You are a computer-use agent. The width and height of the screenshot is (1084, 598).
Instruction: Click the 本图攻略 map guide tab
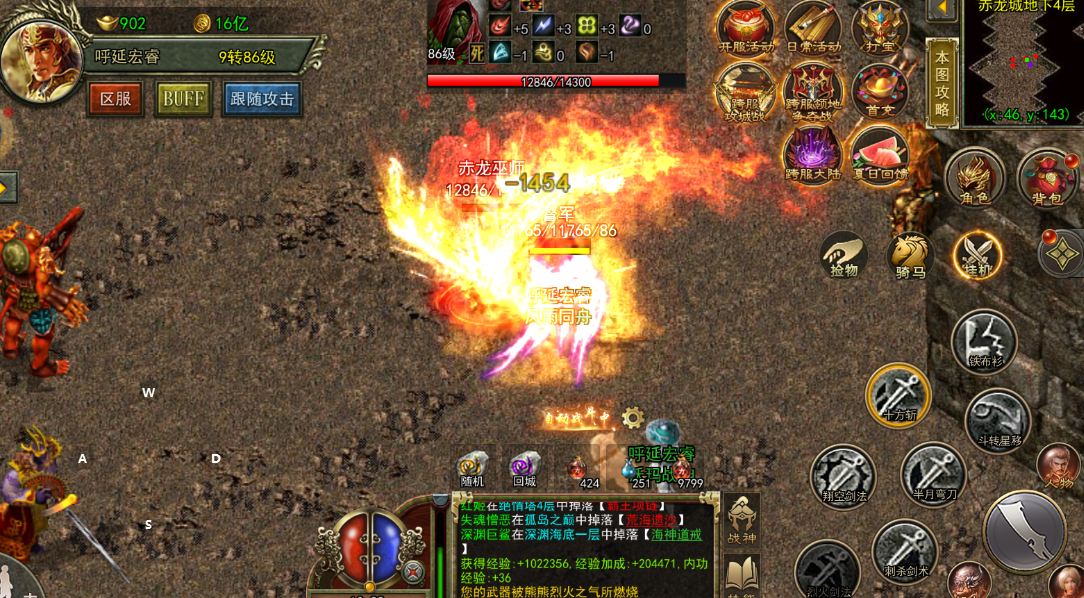click(x=942, y=83)
